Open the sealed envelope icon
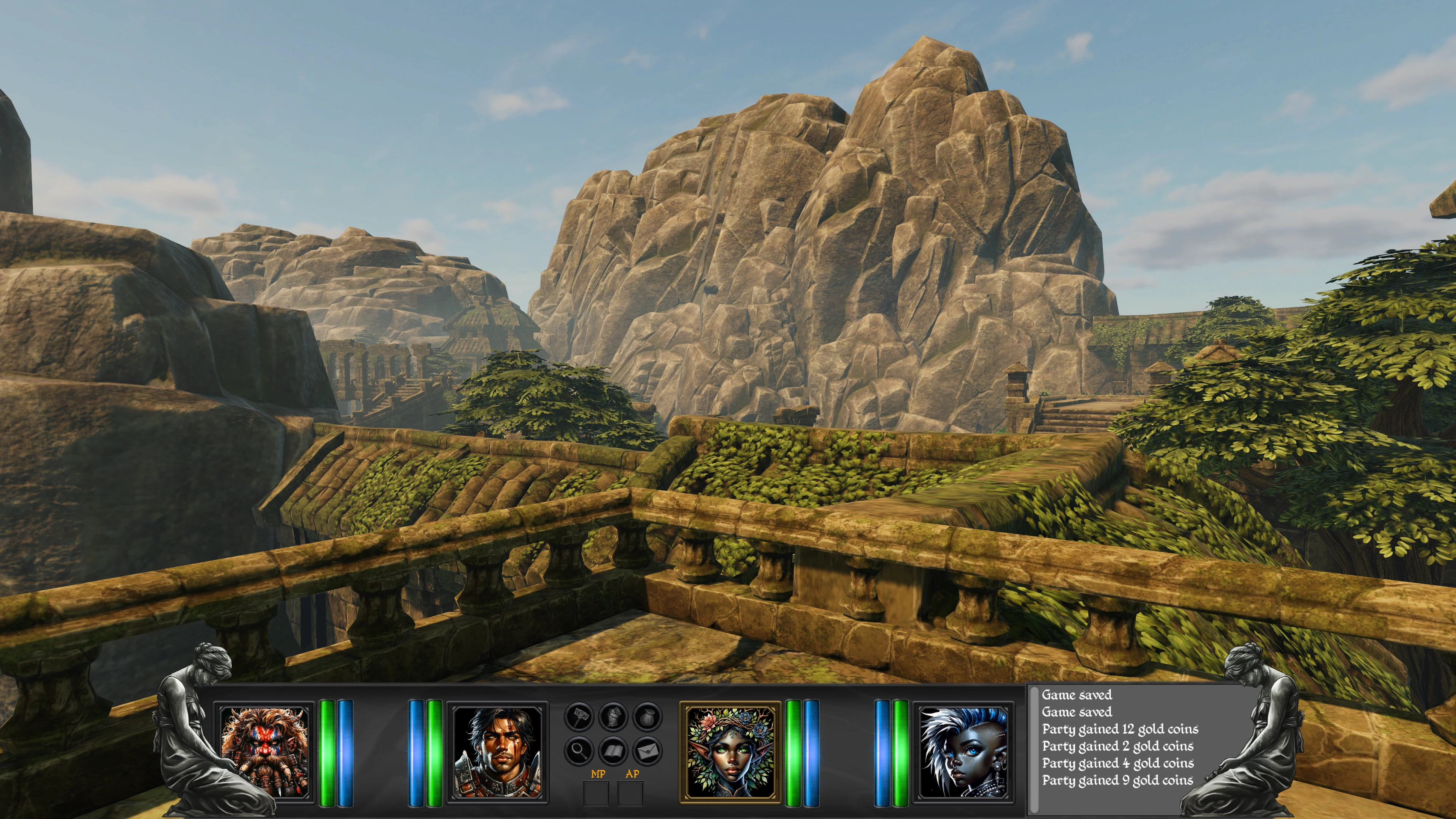The height and width of the screenshot is (819, 1456). pos(647,751)
